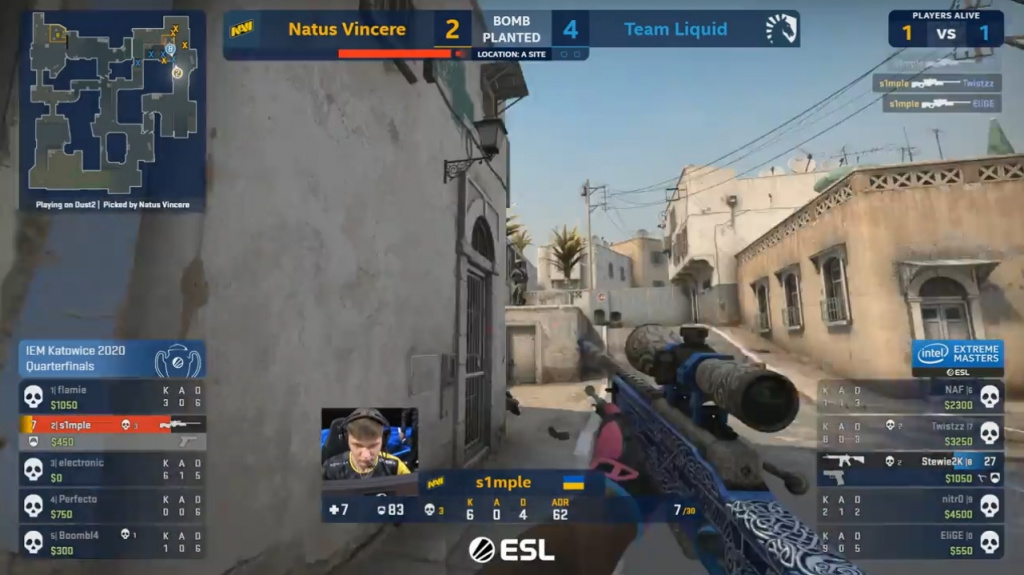Click the Natus Vincere team name

click(346, 29)
